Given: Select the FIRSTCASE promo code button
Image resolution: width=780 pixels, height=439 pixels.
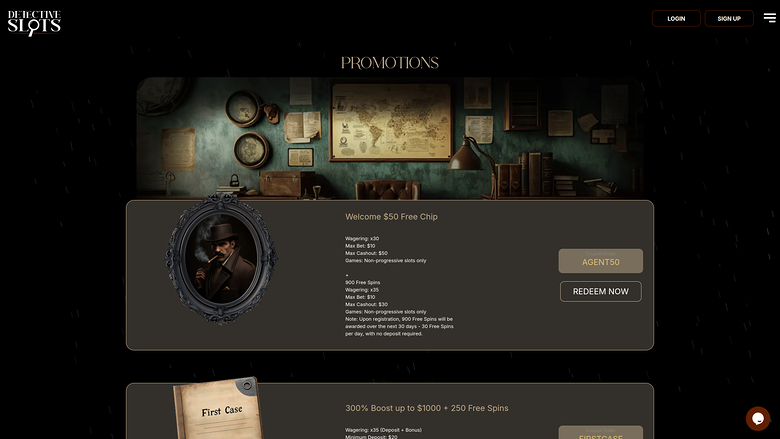Looking at the screenshot, I should pos(600,434).
